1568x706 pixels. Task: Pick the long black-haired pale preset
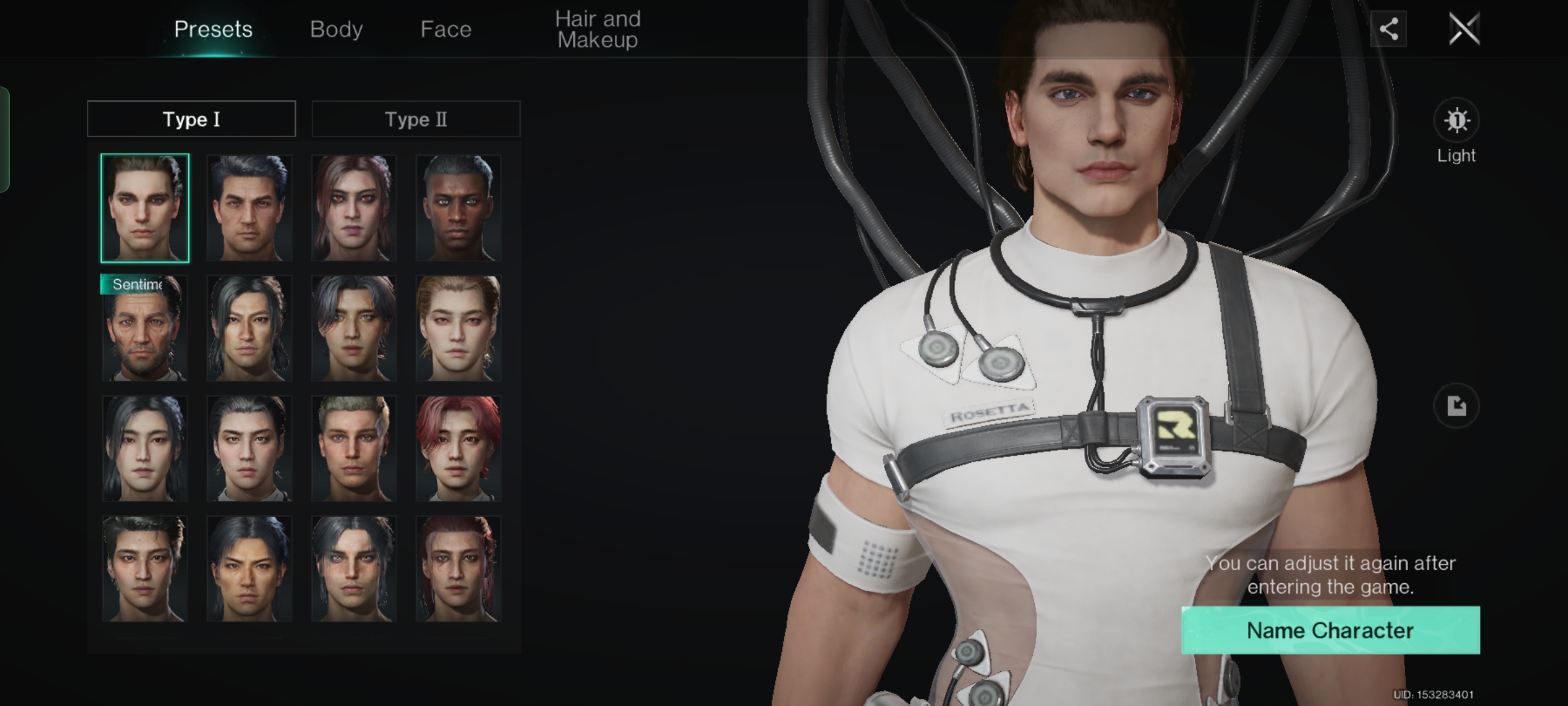click(x=144, y=449)
